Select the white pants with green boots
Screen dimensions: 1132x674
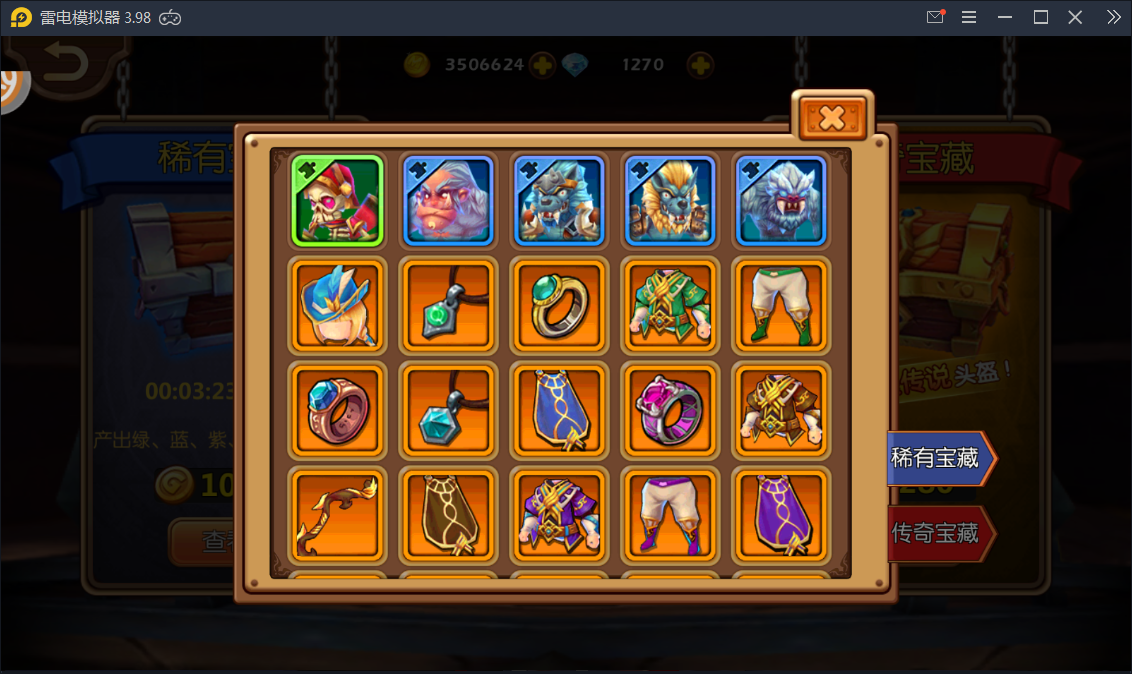(781, 306)
